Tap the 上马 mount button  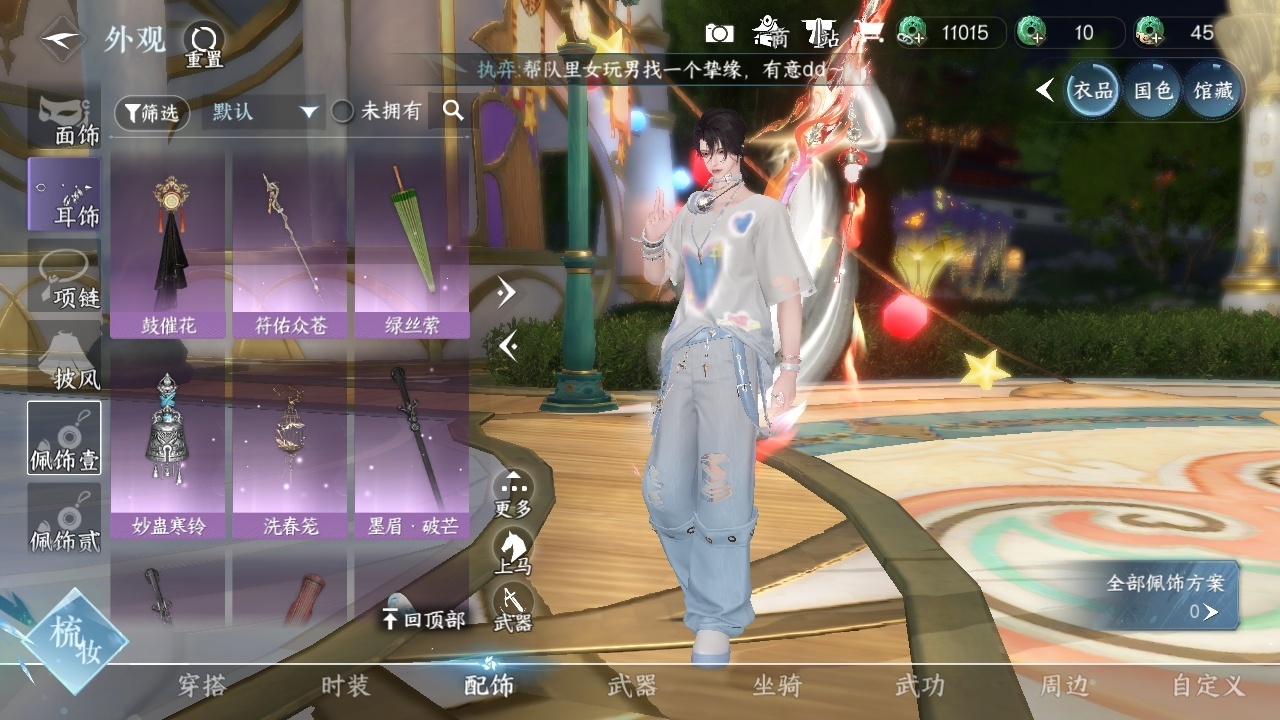(x=513, y=552)
